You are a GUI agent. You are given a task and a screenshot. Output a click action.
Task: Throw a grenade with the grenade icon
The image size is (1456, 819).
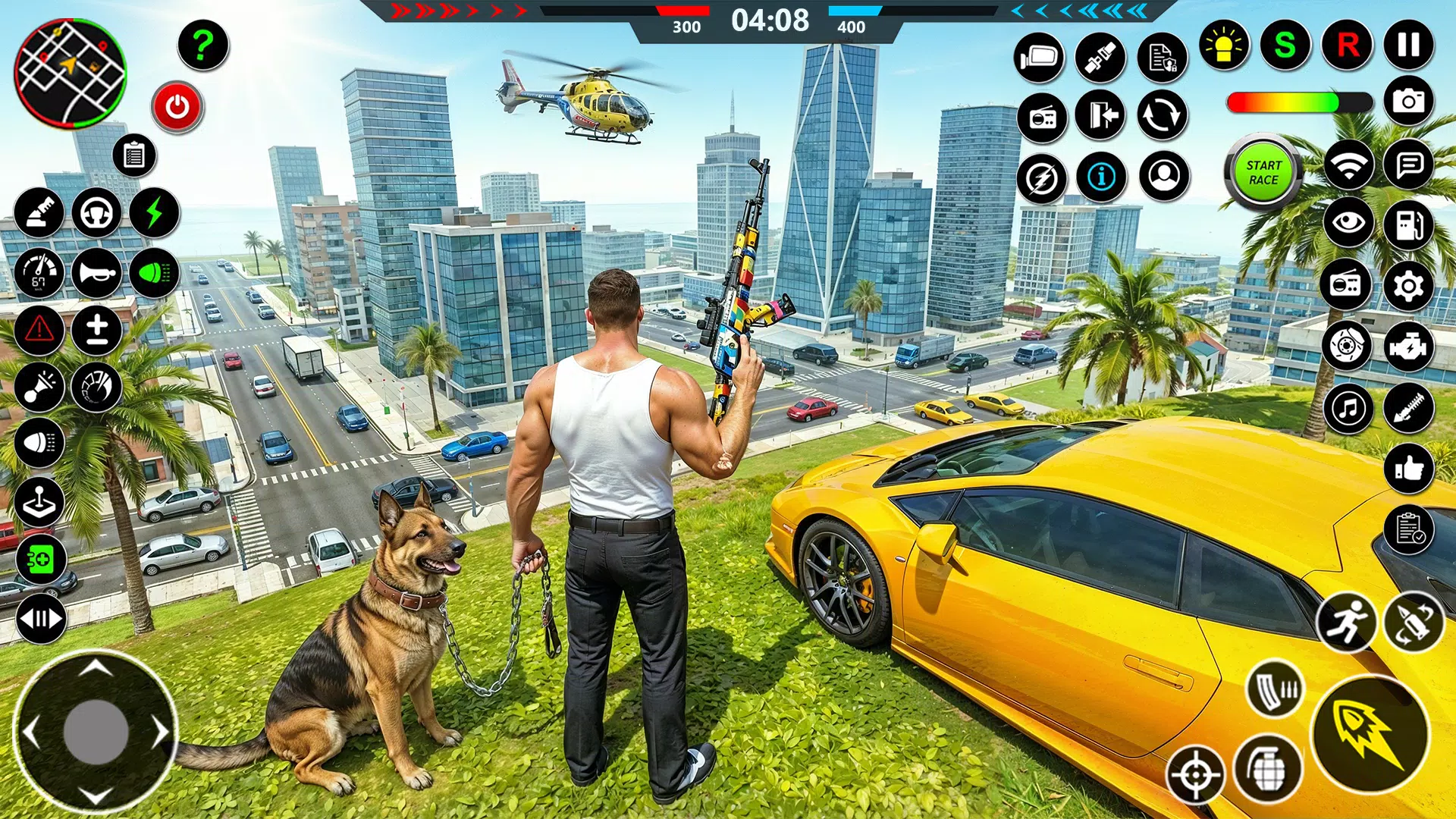click(1268, 769)
